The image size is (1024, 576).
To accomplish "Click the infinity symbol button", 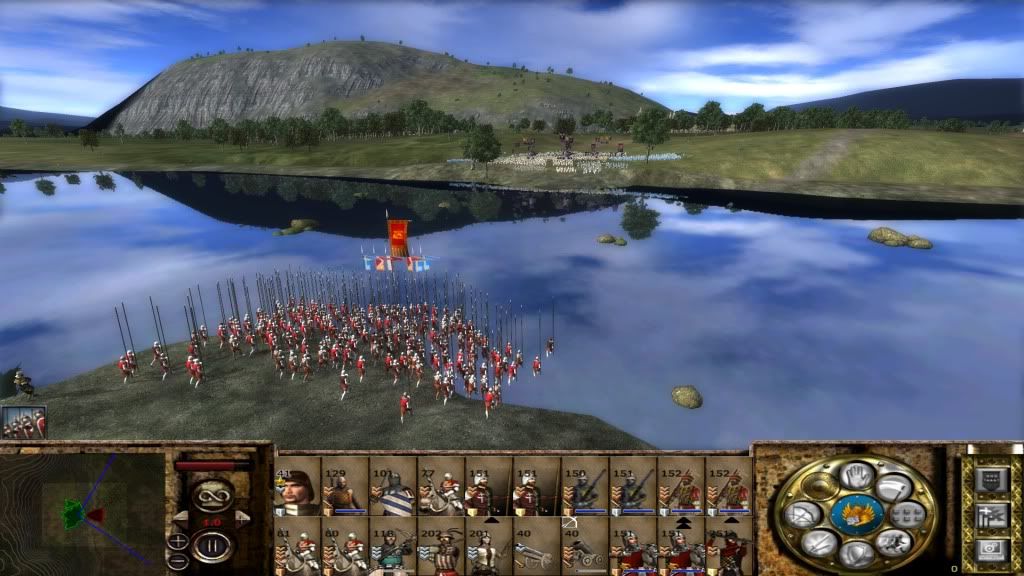I will pyautogui.click(x=212, y=494).
